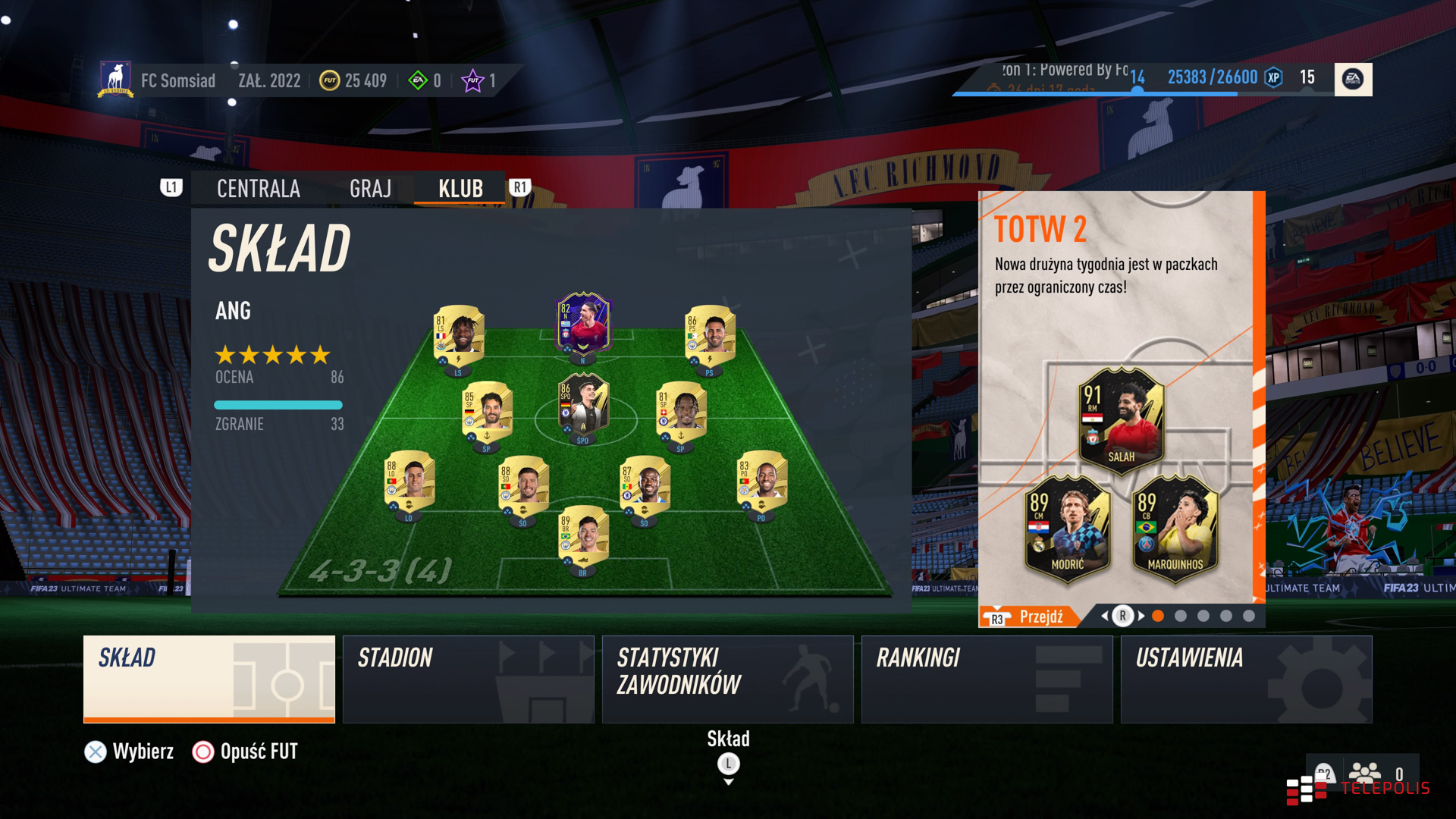Switch to the CENTRALA tab
This screenshot has width=1456, height=819.
click(258, 189)
